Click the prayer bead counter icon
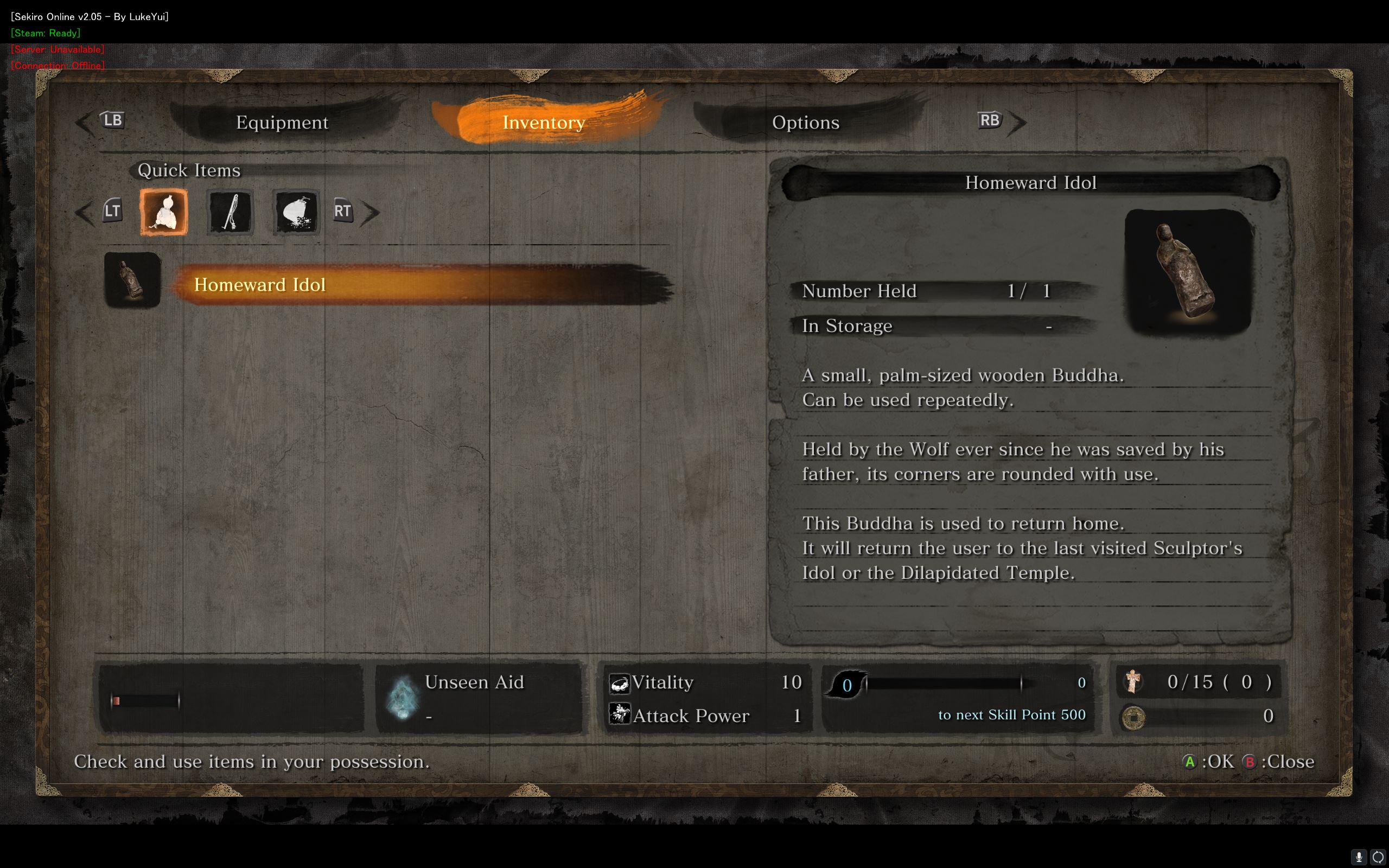 coord(1133,682)
